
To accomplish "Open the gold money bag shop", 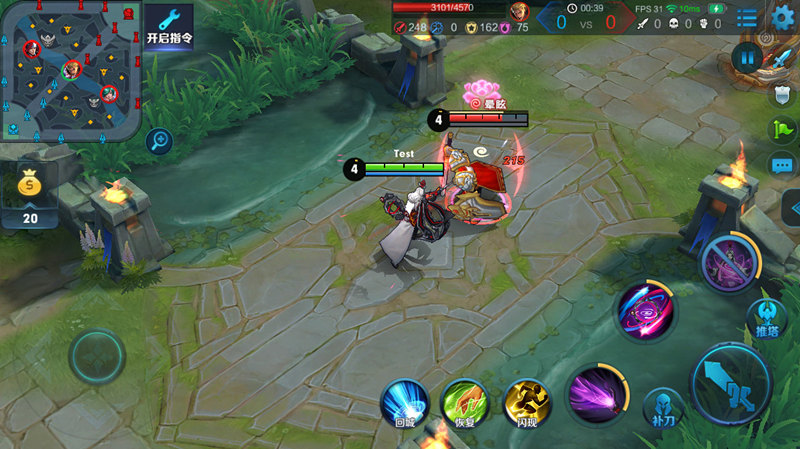I will [x=31, y=187].
